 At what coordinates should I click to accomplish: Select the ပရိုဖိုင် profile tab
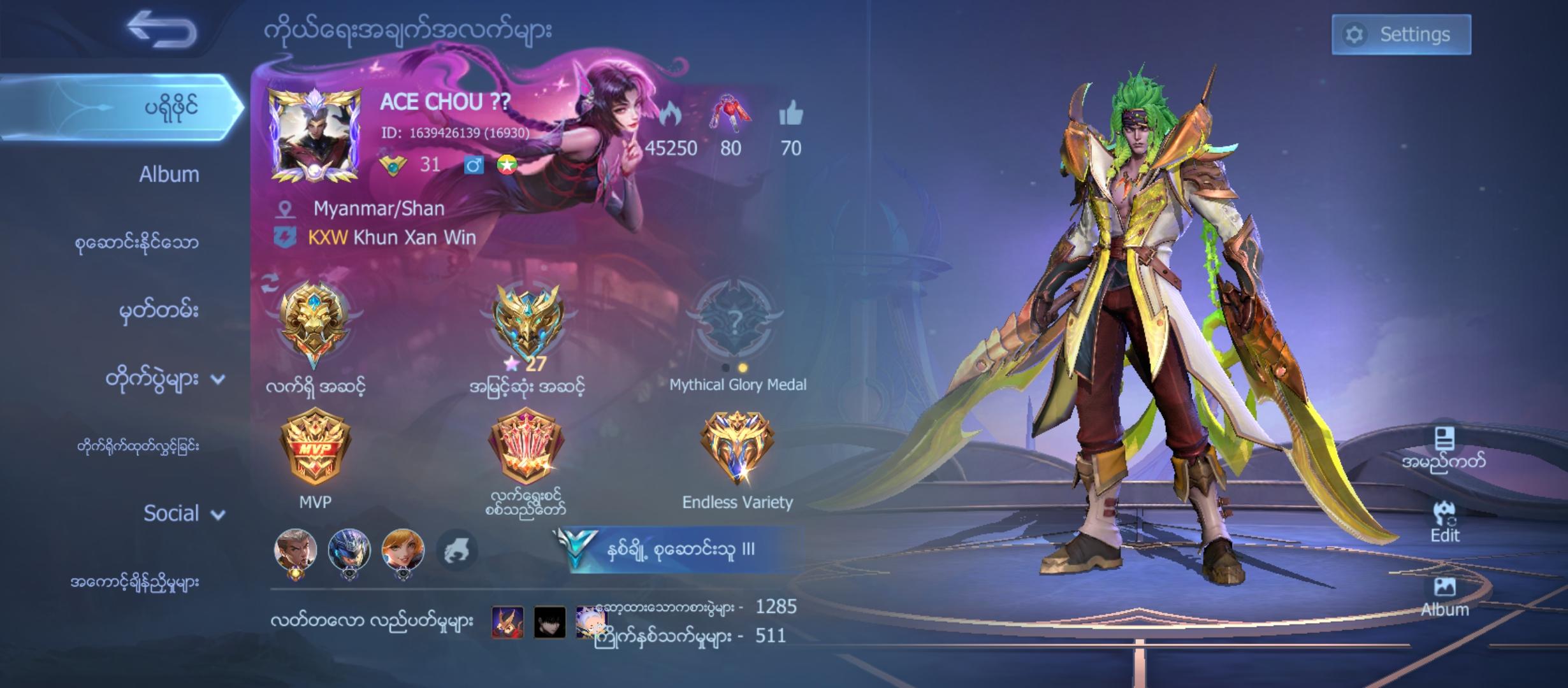click(170, 107)
